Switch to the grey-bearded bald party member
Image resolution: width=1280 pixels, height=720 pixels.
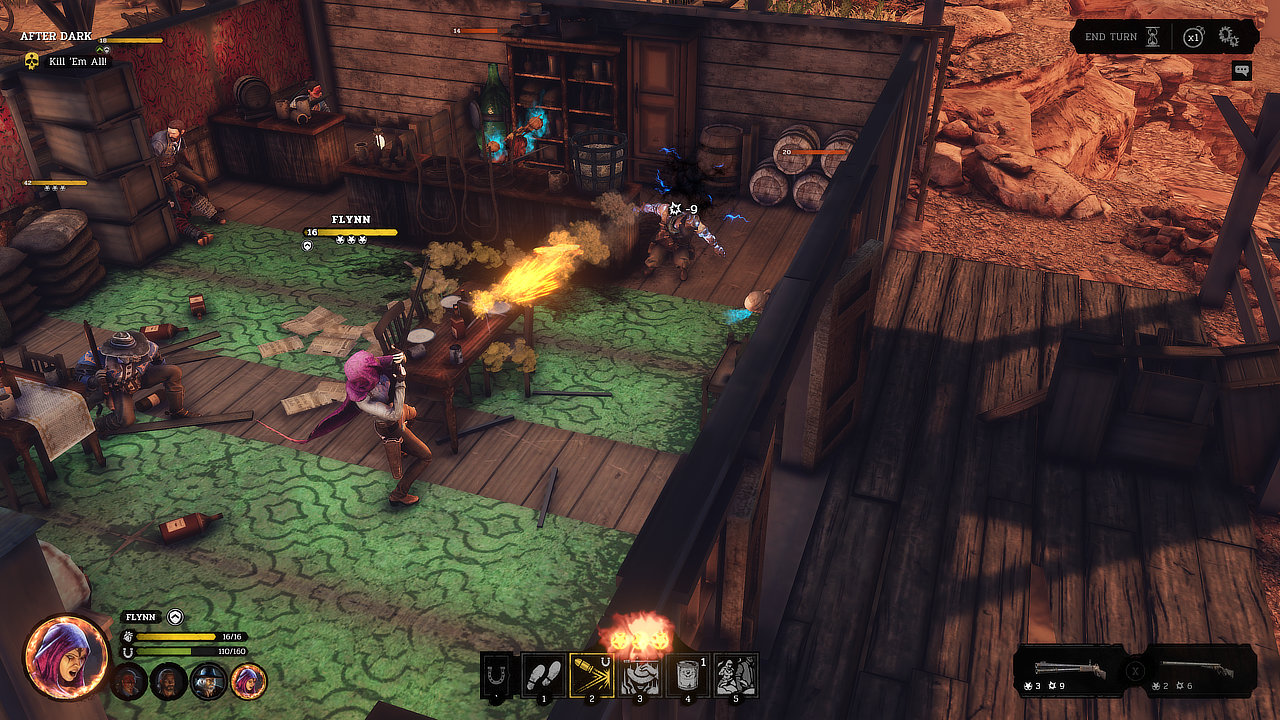coord(168,681)
